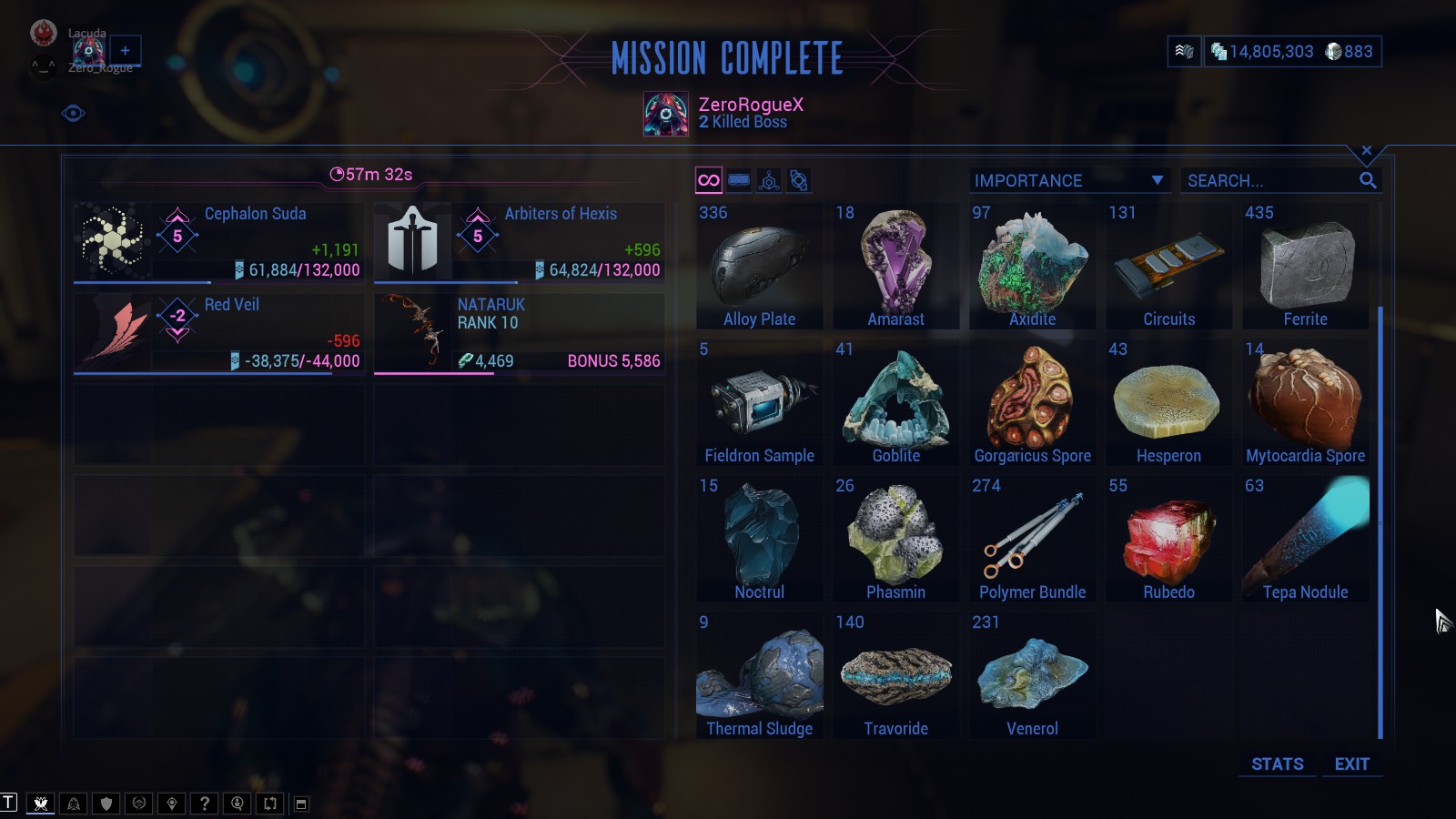Select the Red Veil standing entry
1456x819 pixels.
[218, 332]
